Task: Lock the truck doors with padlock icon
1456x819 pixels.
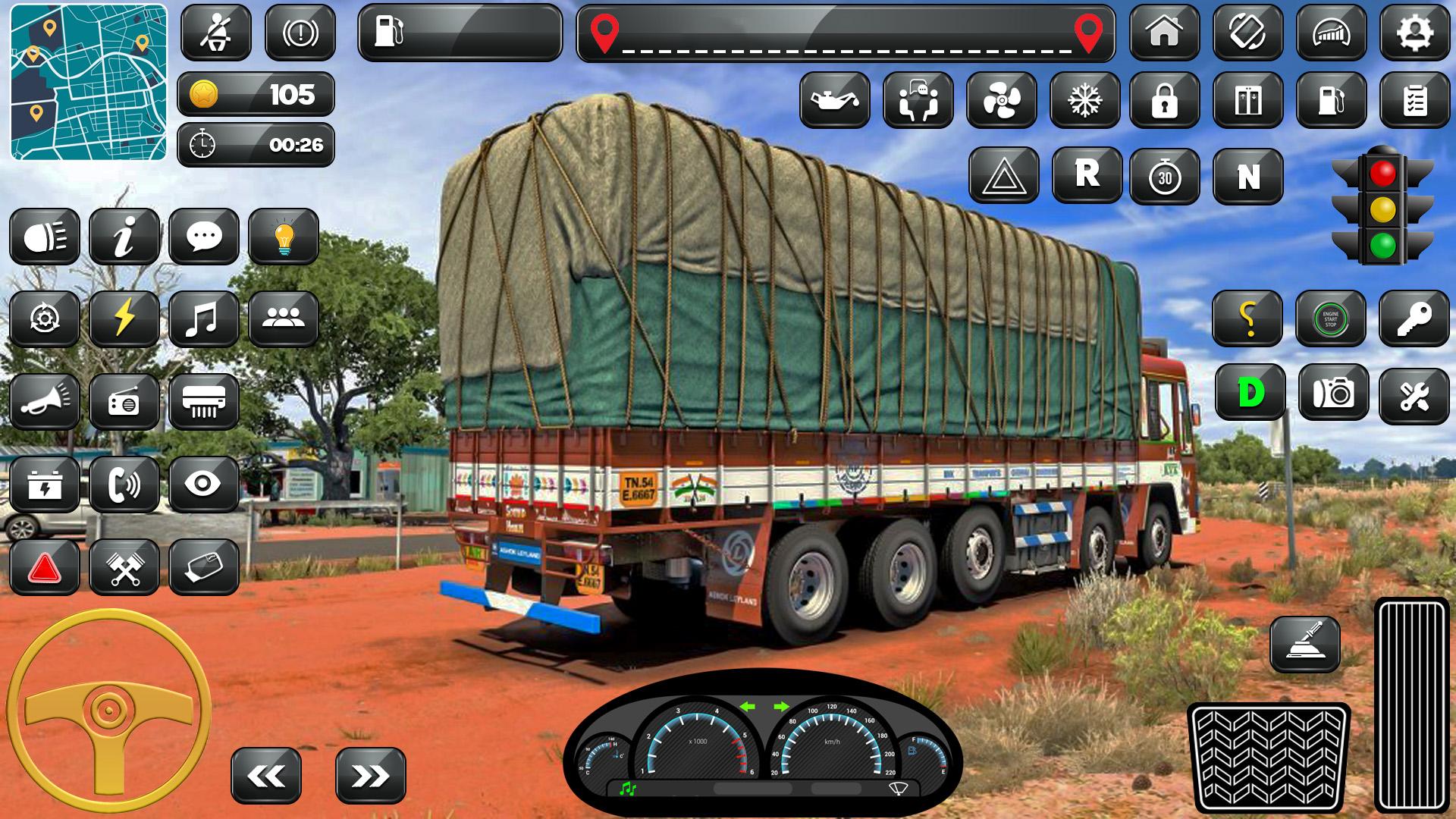Action: [x=1166, y=100]
